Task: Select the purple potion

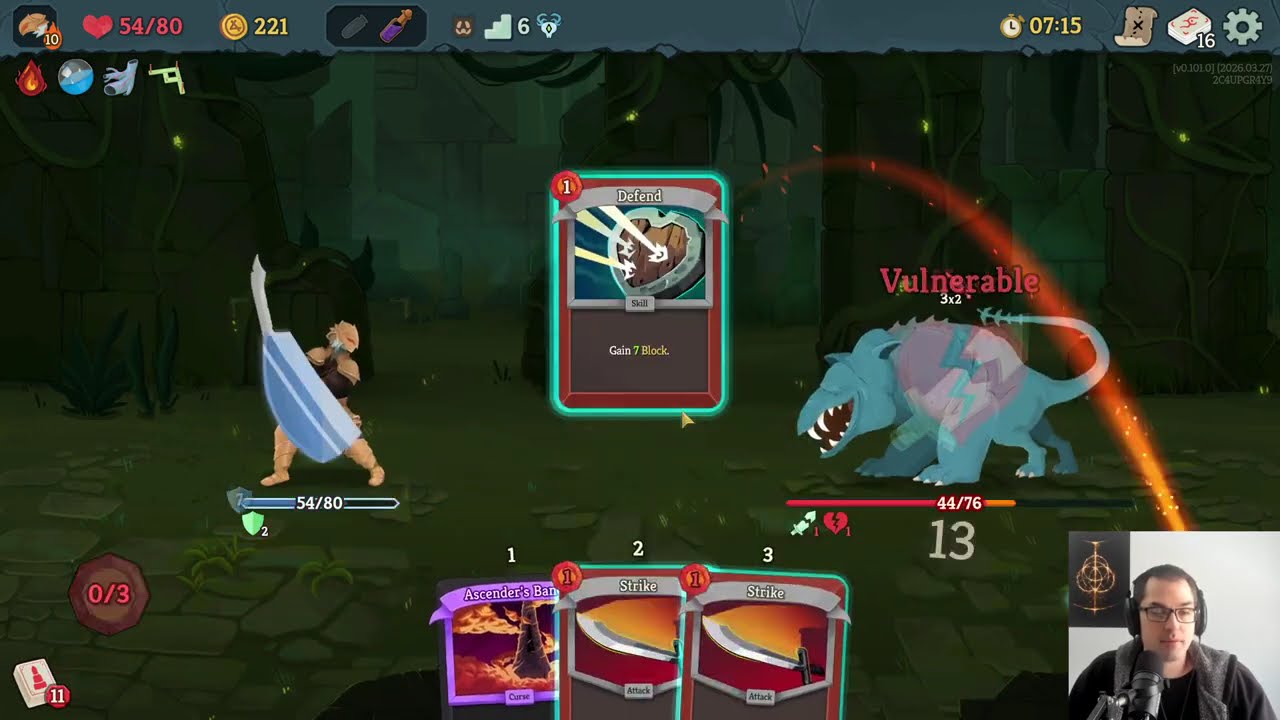Action: coord(397,26)
